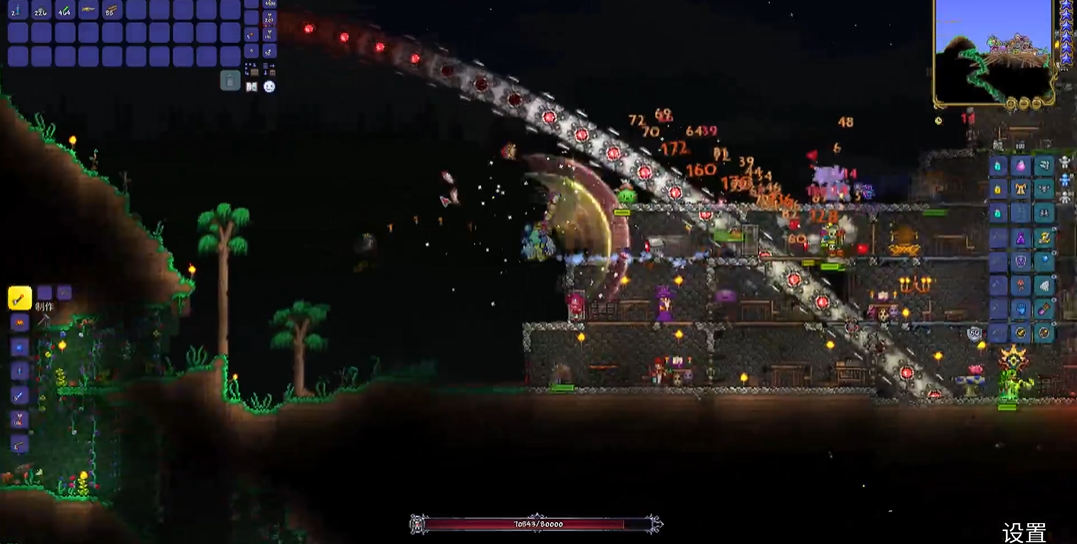Open the 设置 settings menu
1077x544 pixels.
[1024, 532]
